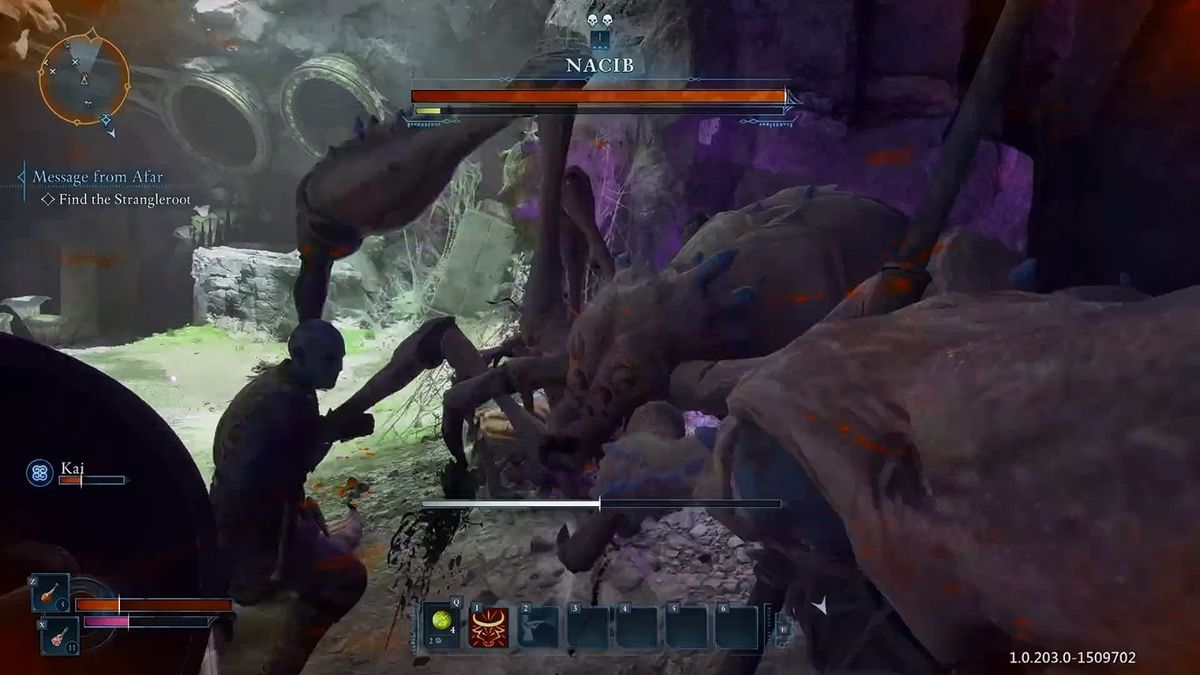
Task: Click Kai's companion ability icon
Action: [x=40, y=473]
